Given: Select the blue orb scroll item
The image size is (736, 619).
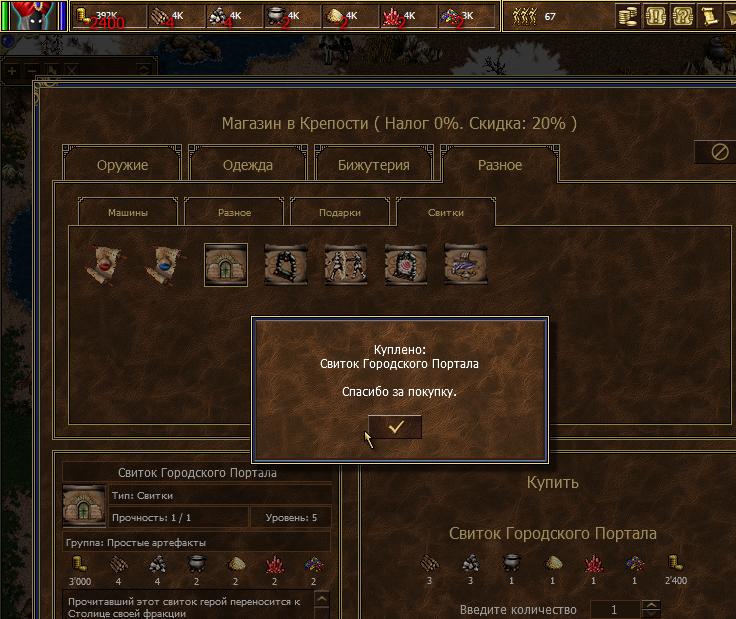Looking at the screenshot, I should point(166,265).
